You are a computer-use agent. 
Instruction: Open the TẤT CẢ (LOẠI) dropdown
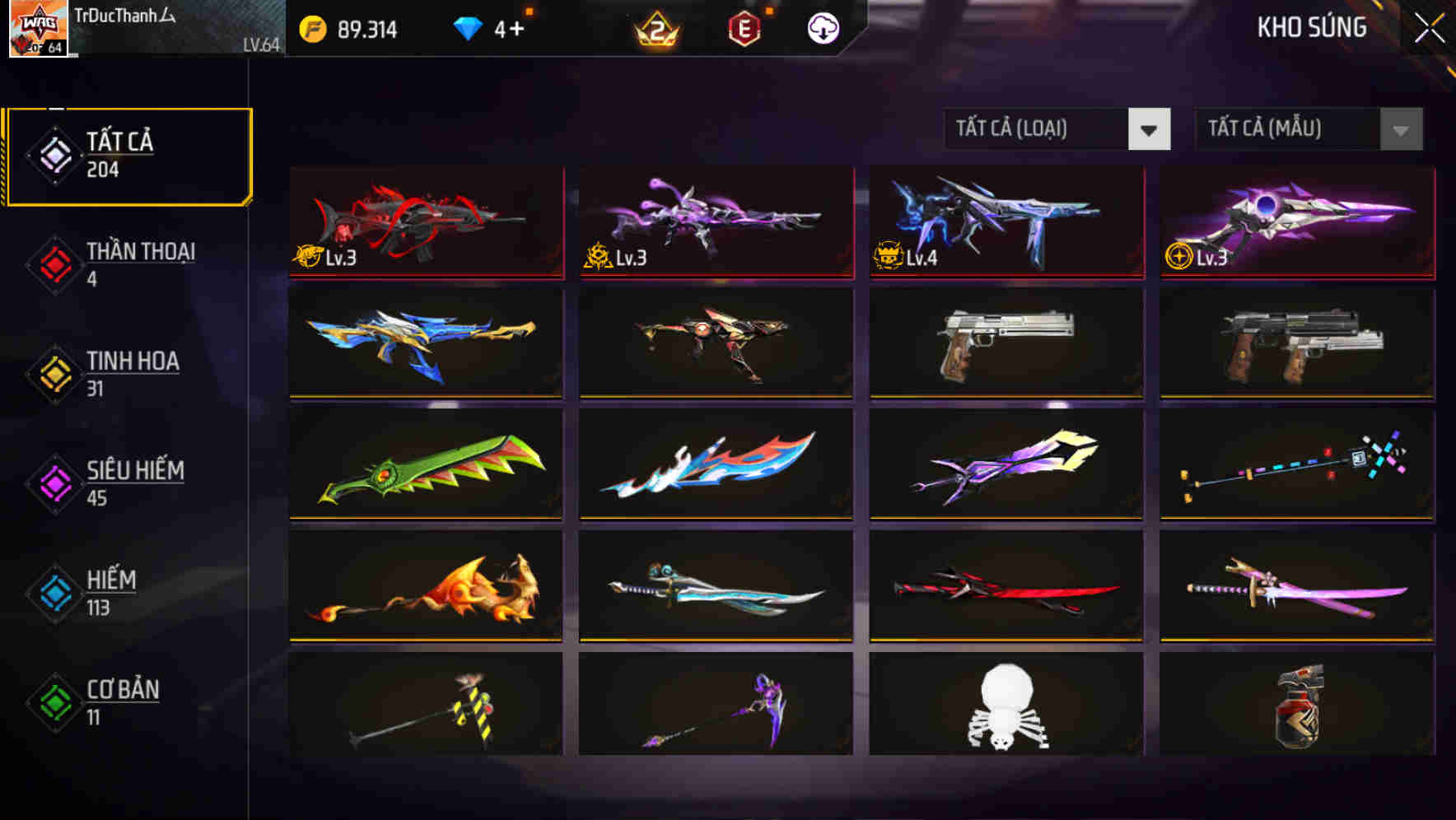coord(1038,129)
